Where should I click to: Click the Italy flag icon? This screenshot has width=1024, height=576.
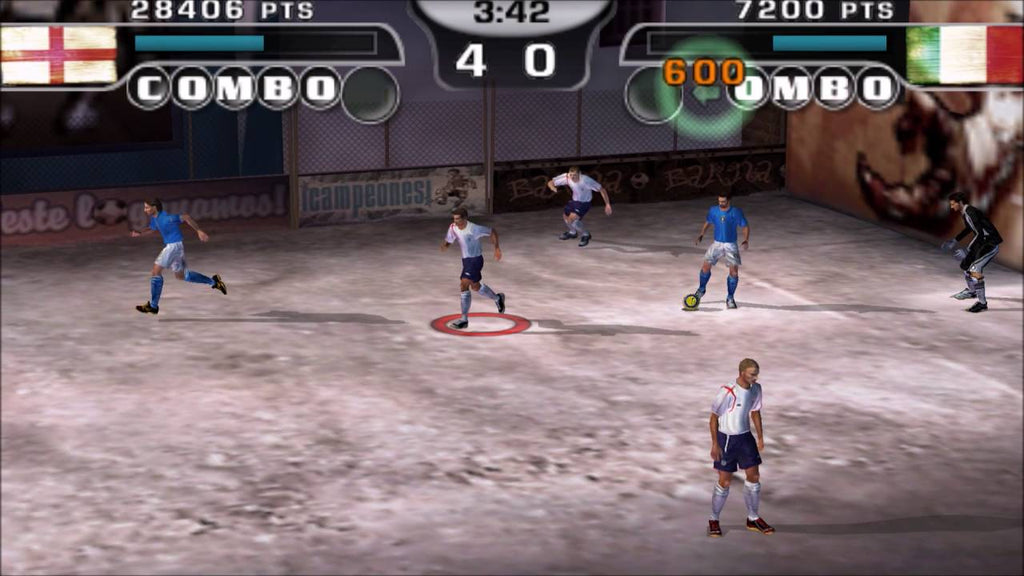(x=964, y=55)
